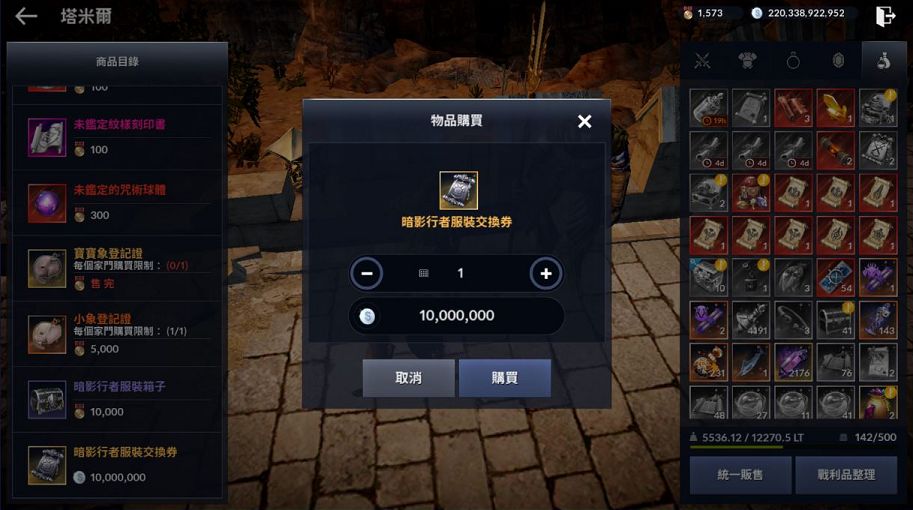Image resolution: width=913 pixels, height=510 pixels.
Task: Increase purchase quantity with plus button
Action: 546,273
